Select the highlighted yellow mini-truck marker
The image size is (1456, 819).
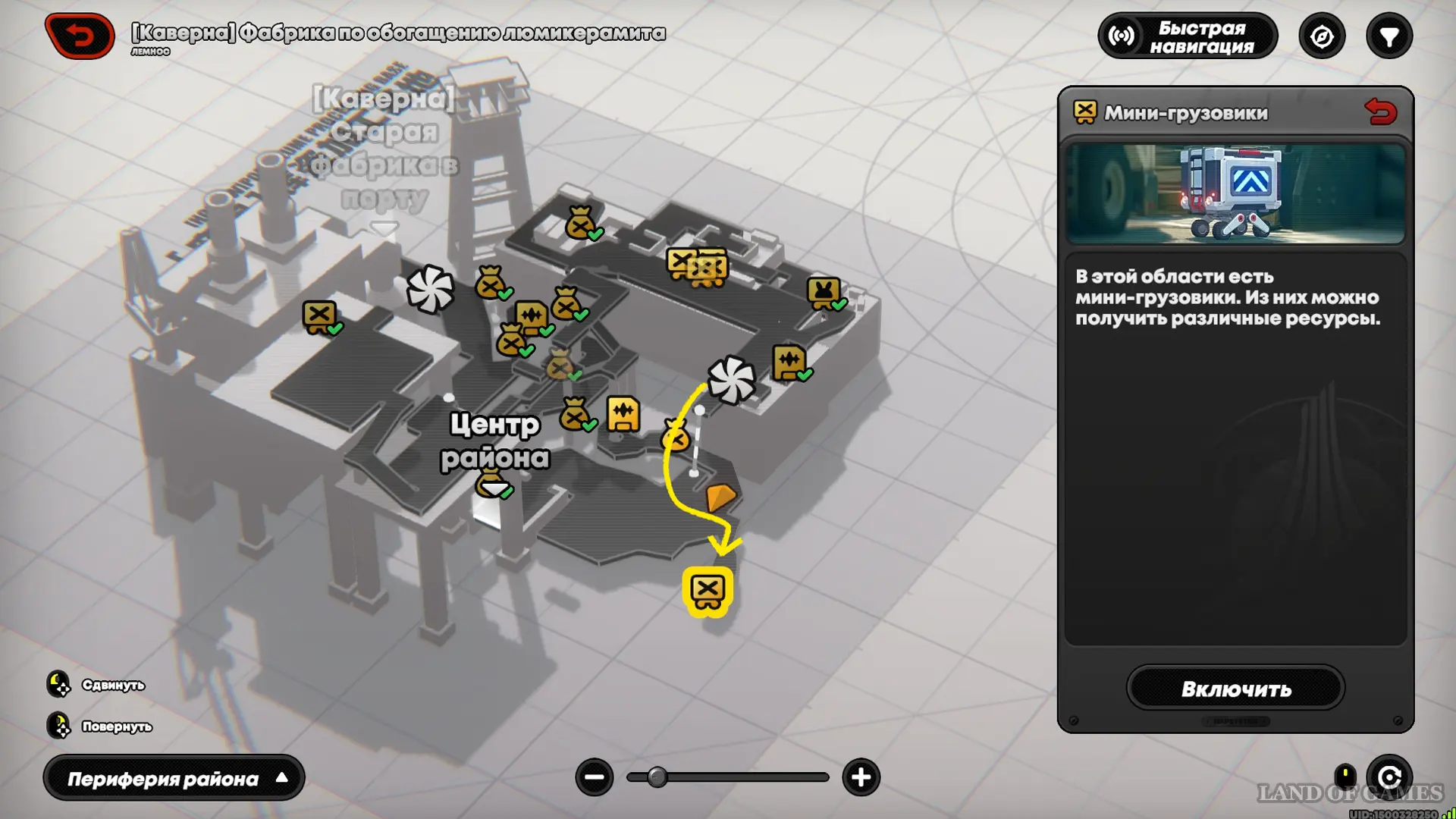pos(708,591)
